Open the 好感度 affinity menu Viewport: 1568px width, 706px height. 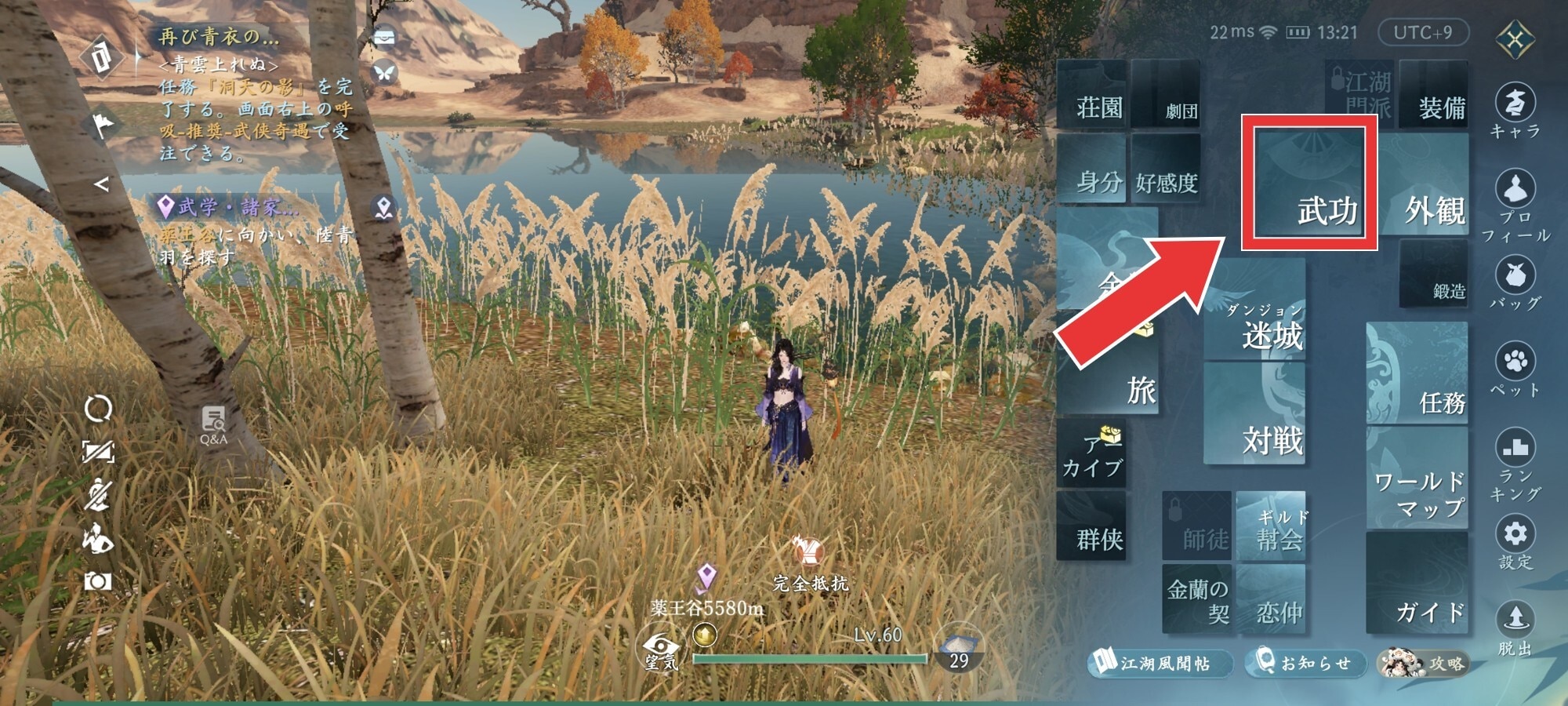[x=1166, y=171]
